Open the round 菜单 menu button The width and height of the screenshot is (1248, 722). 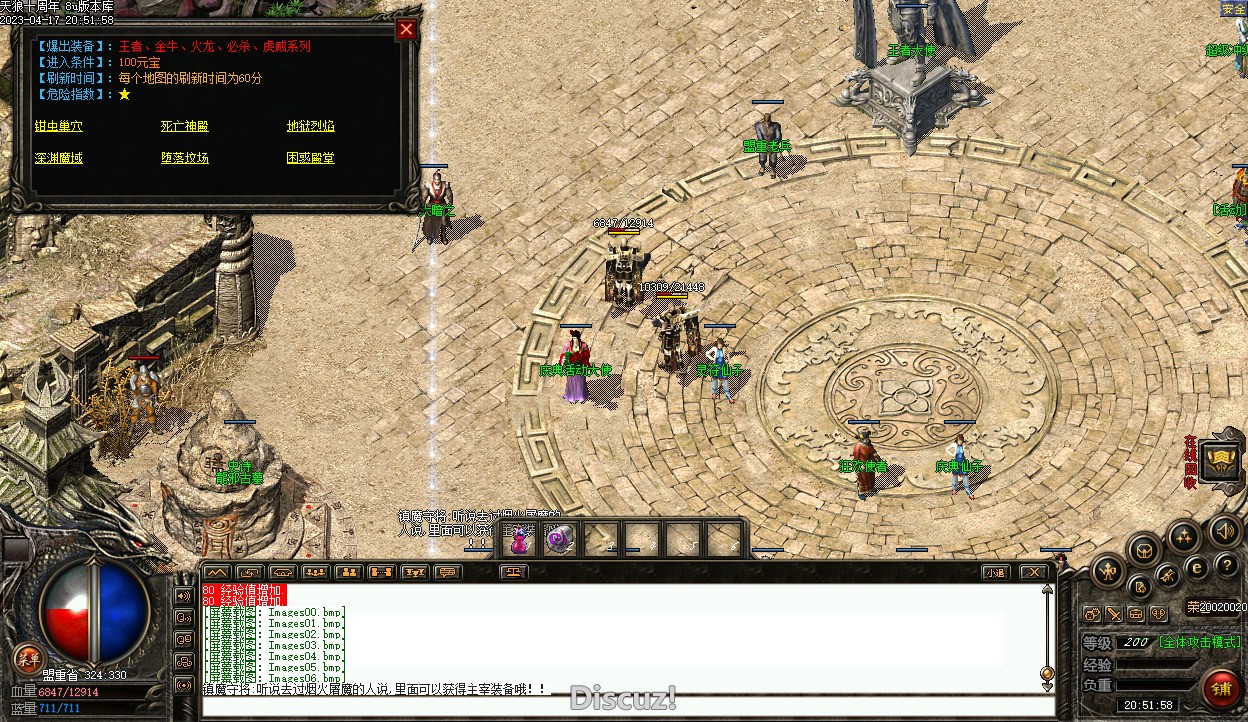(28, 657)
